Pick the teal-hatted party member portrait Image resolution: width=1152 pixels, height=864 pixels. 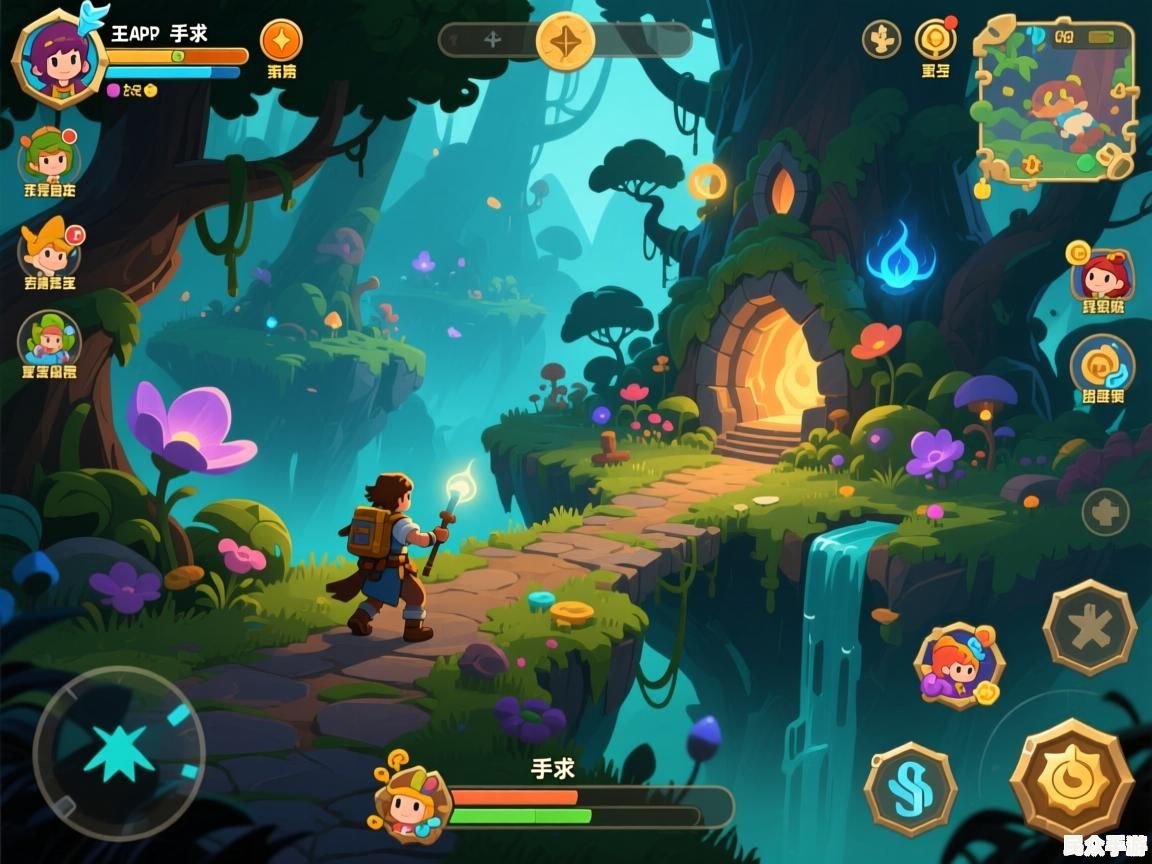pyautogui.click(x=48, y=338)
